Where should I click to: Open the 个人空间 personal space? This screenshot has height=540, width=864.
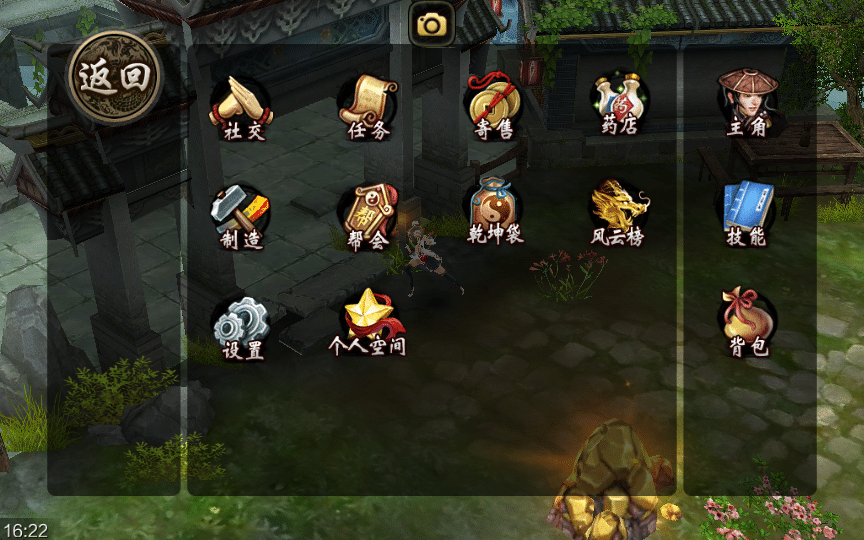pyautogui.click(x=367, y=322)
